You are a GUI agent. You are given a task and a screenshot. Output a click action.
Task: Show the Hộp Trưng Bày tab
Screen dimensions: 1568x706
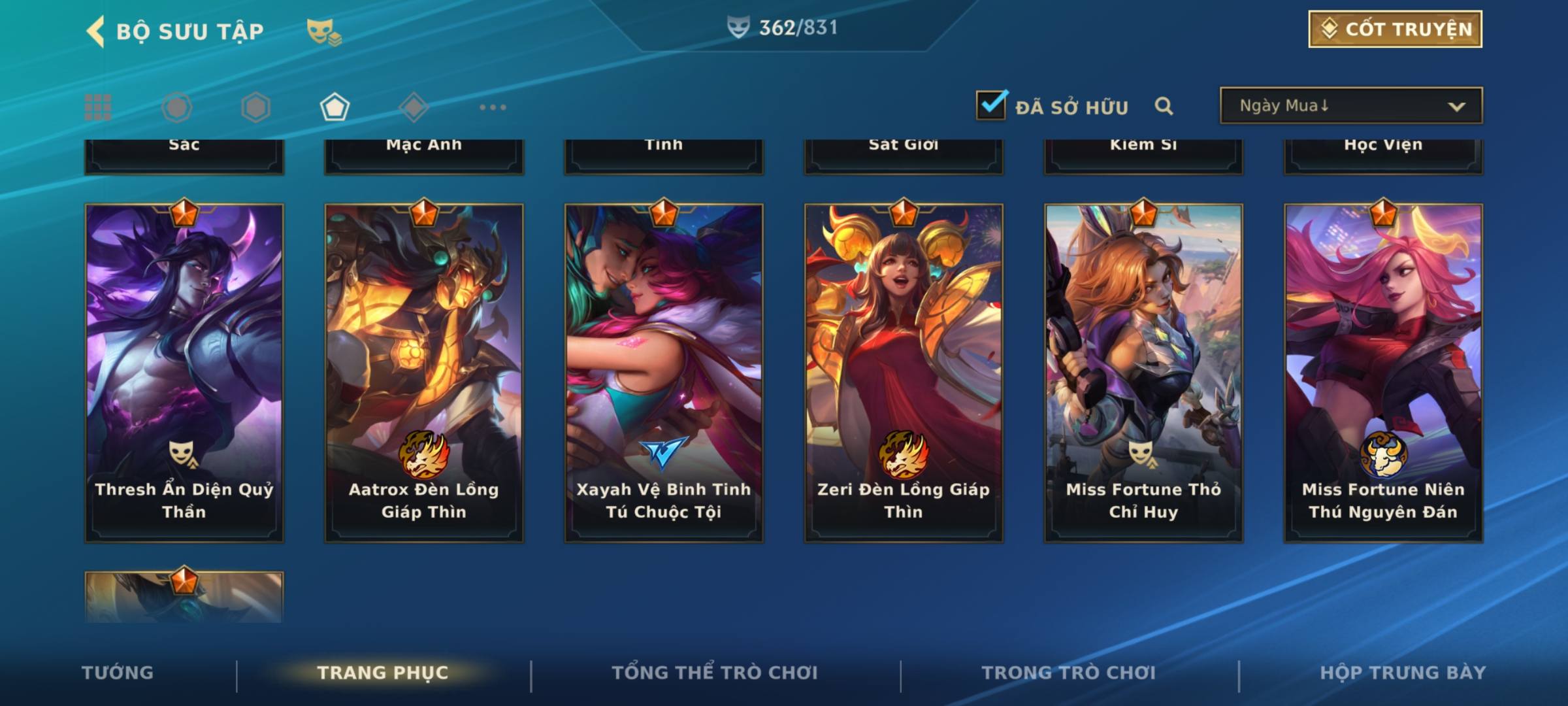tap(1403, 673)
